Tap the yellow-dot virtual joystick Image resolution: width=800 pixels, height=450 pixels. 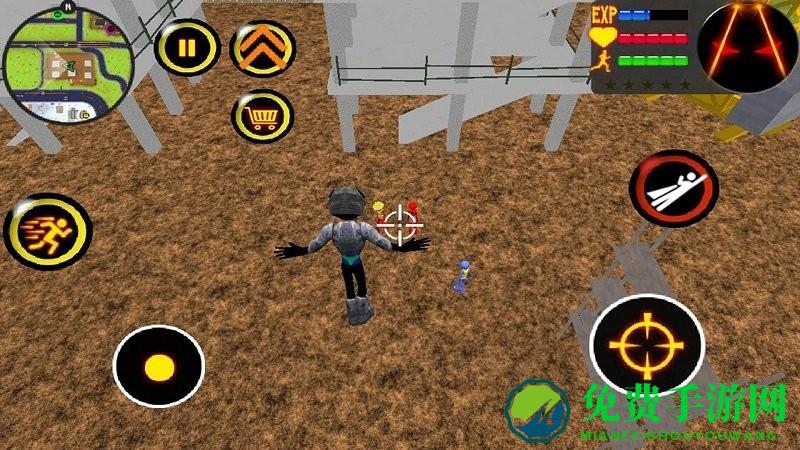coord(158,366)
